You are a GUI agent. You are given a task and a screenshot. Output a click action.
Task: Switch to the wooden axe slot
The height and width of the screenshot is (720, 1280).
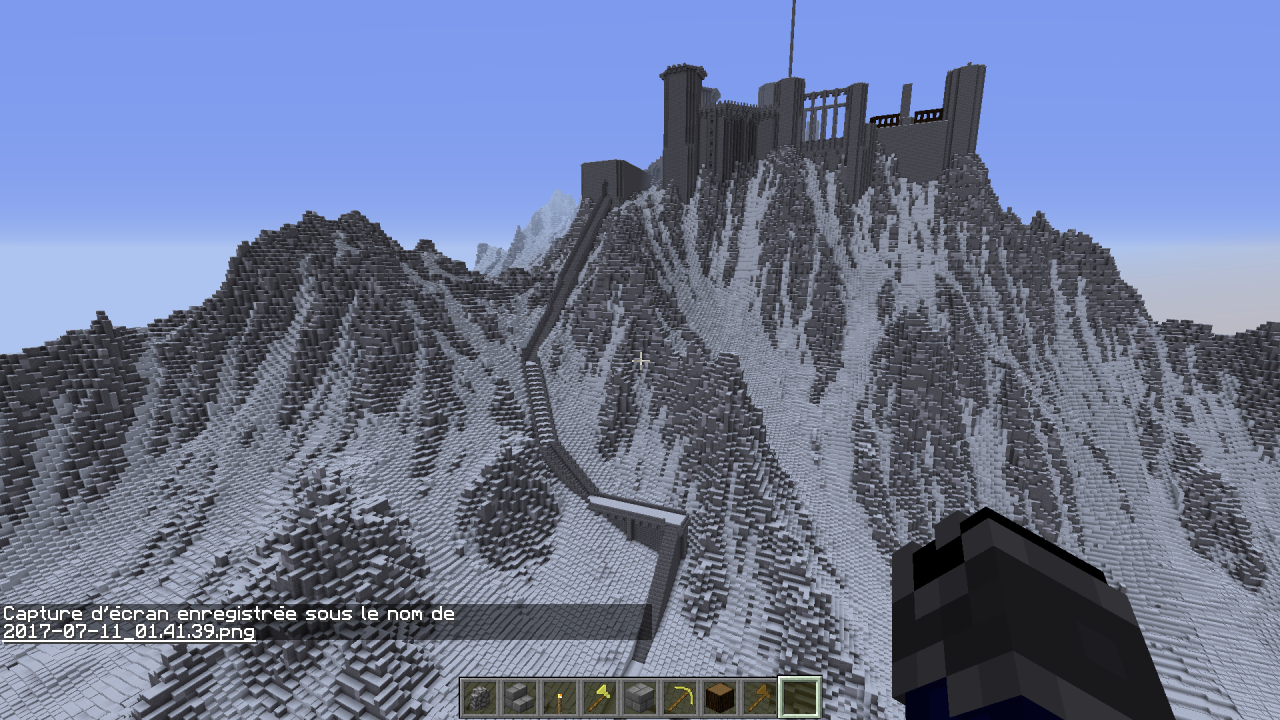(x=759, y=697)
